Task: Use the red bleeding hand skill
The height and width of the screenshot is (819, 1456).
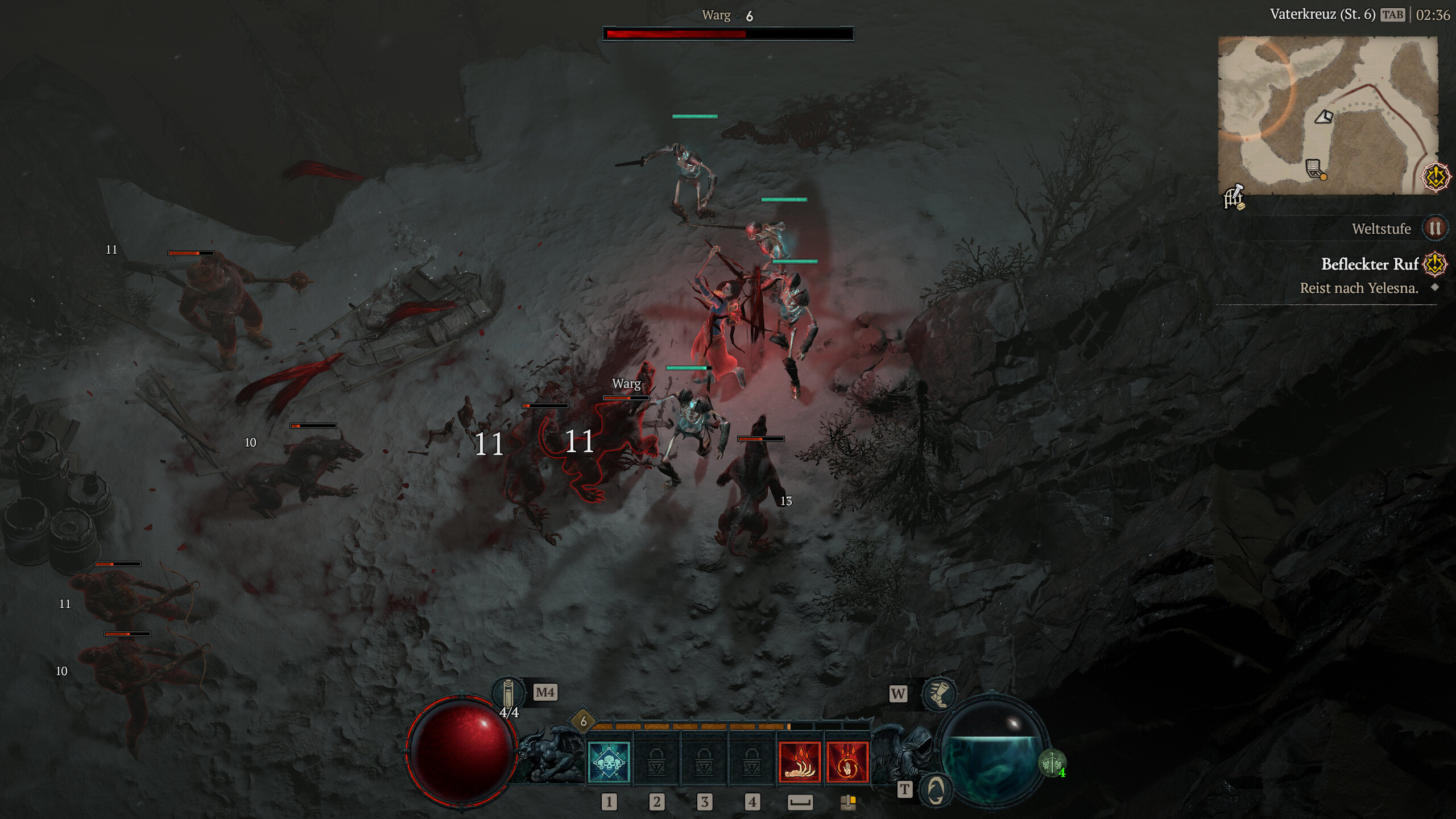Action: pyautogui.click(x=800, y=762)
